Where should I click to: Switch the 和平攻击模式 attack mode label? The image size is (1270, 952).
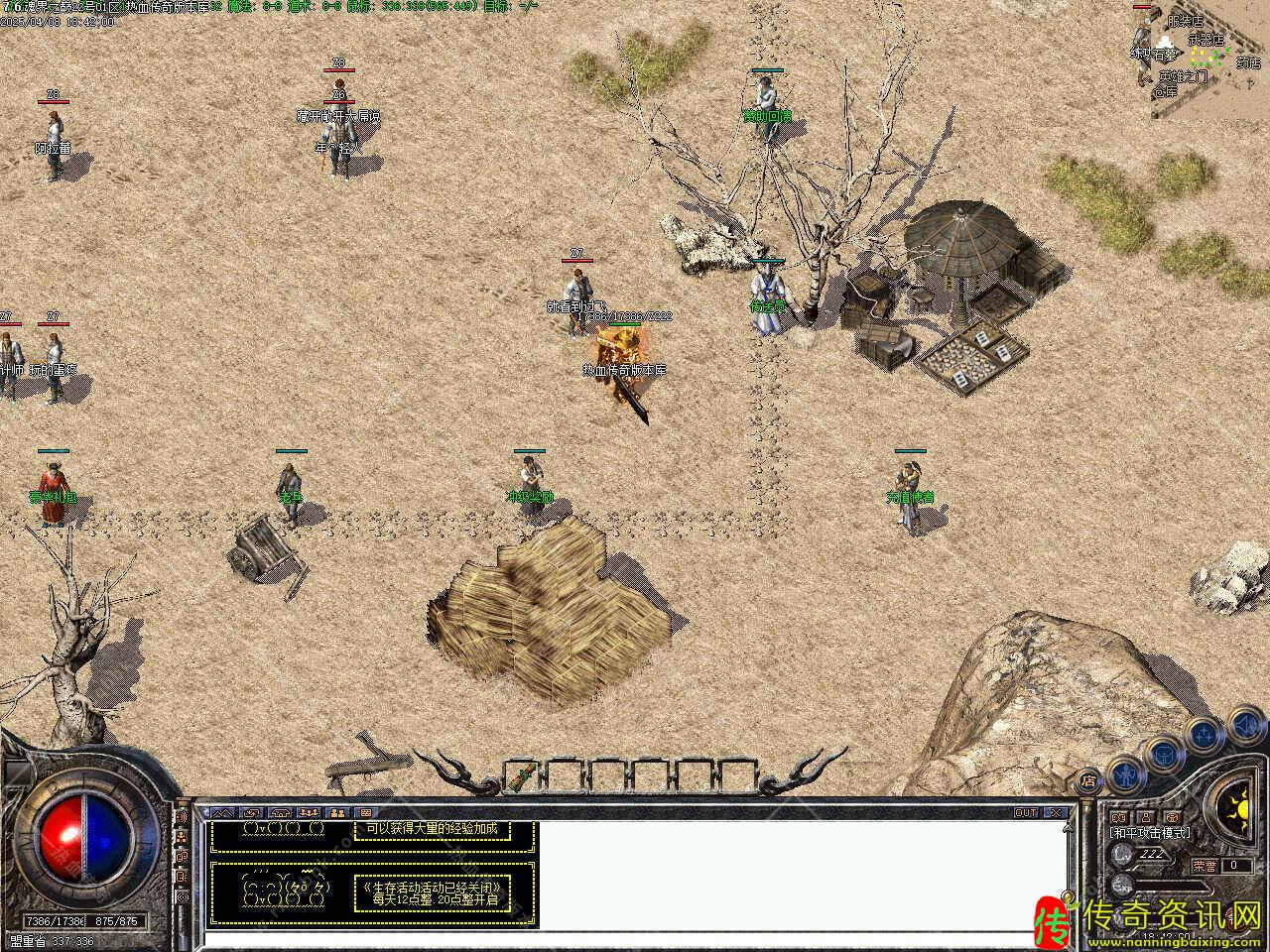pos(1149,833)
